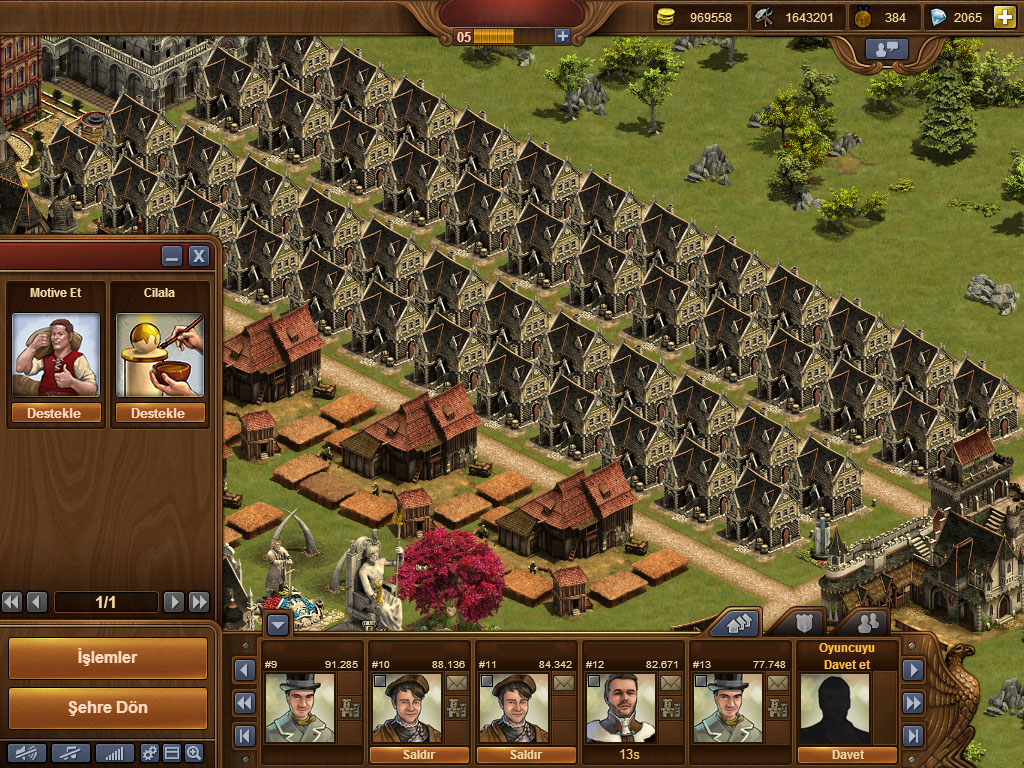Click Destekle under Motive Et
Screen dimensions: 1024x768
(x=56, y=413)
